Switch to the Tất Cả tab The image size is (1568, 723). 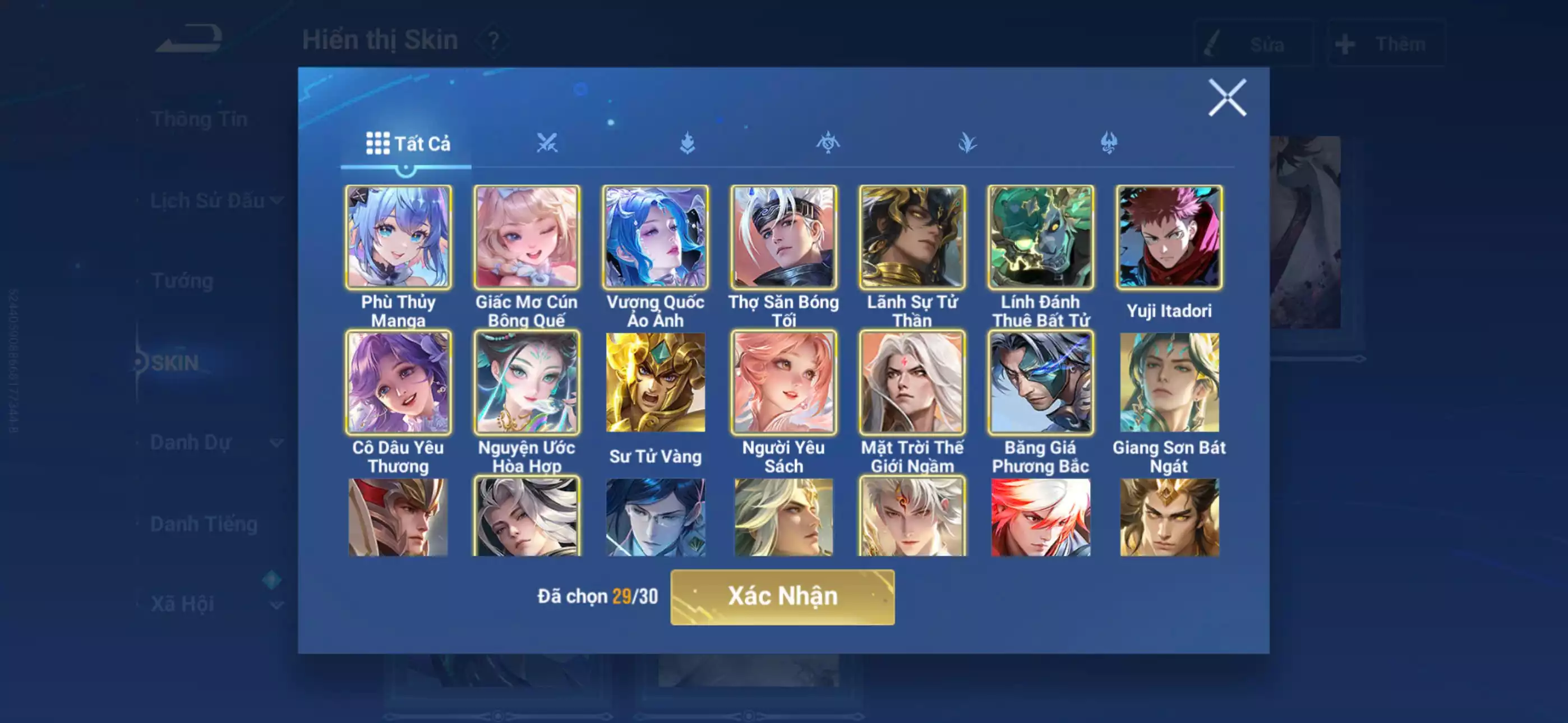(x=421, y=143)
